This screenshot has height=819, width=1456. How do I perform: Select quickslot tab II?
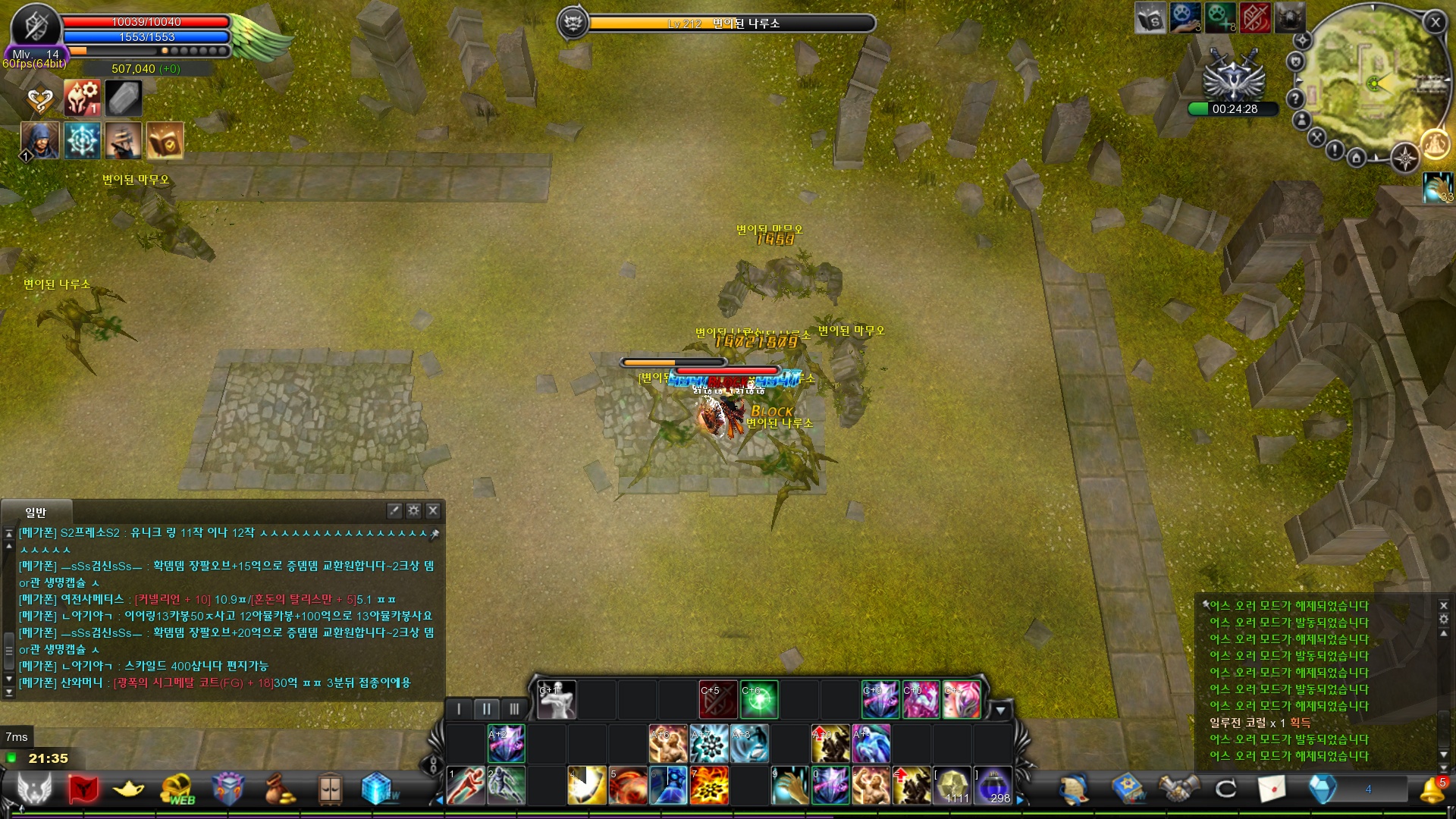pyautogui.click(x=486, y=708)
